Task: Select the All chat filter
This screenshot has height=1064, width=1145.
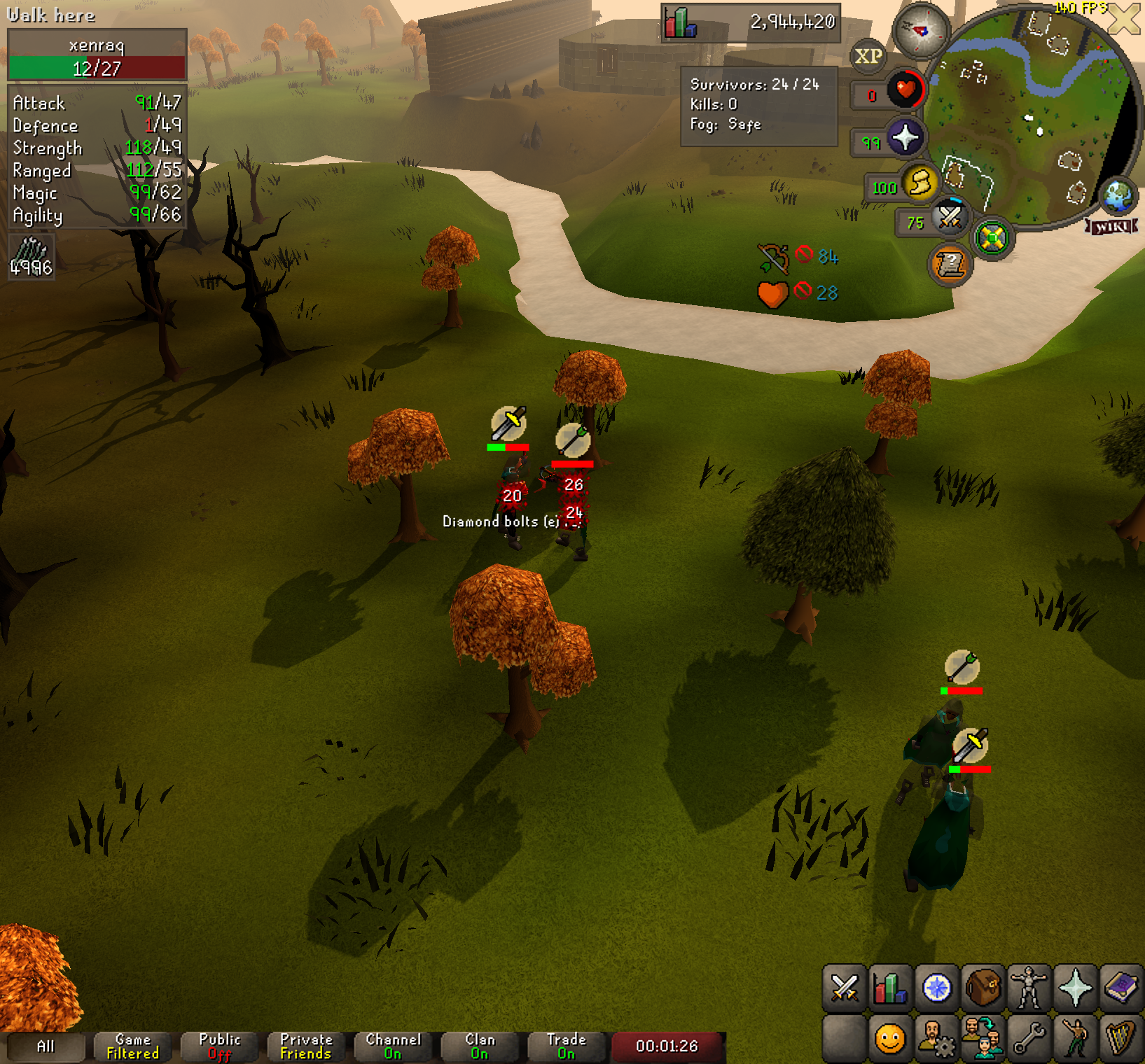Action: [45, 1046]
